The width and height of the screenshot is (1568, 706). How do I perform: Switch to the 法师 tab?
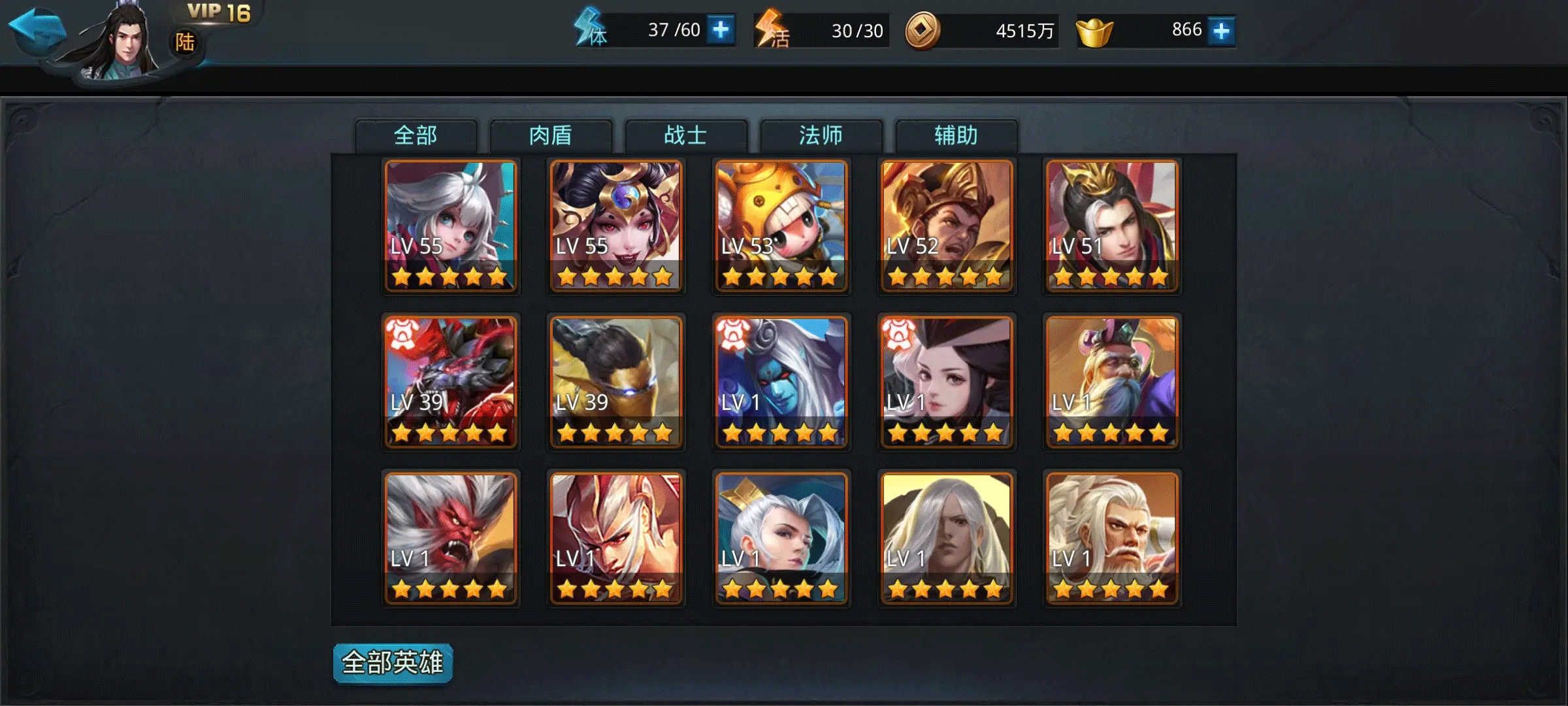pyautogui.click(x=821, y=135)
